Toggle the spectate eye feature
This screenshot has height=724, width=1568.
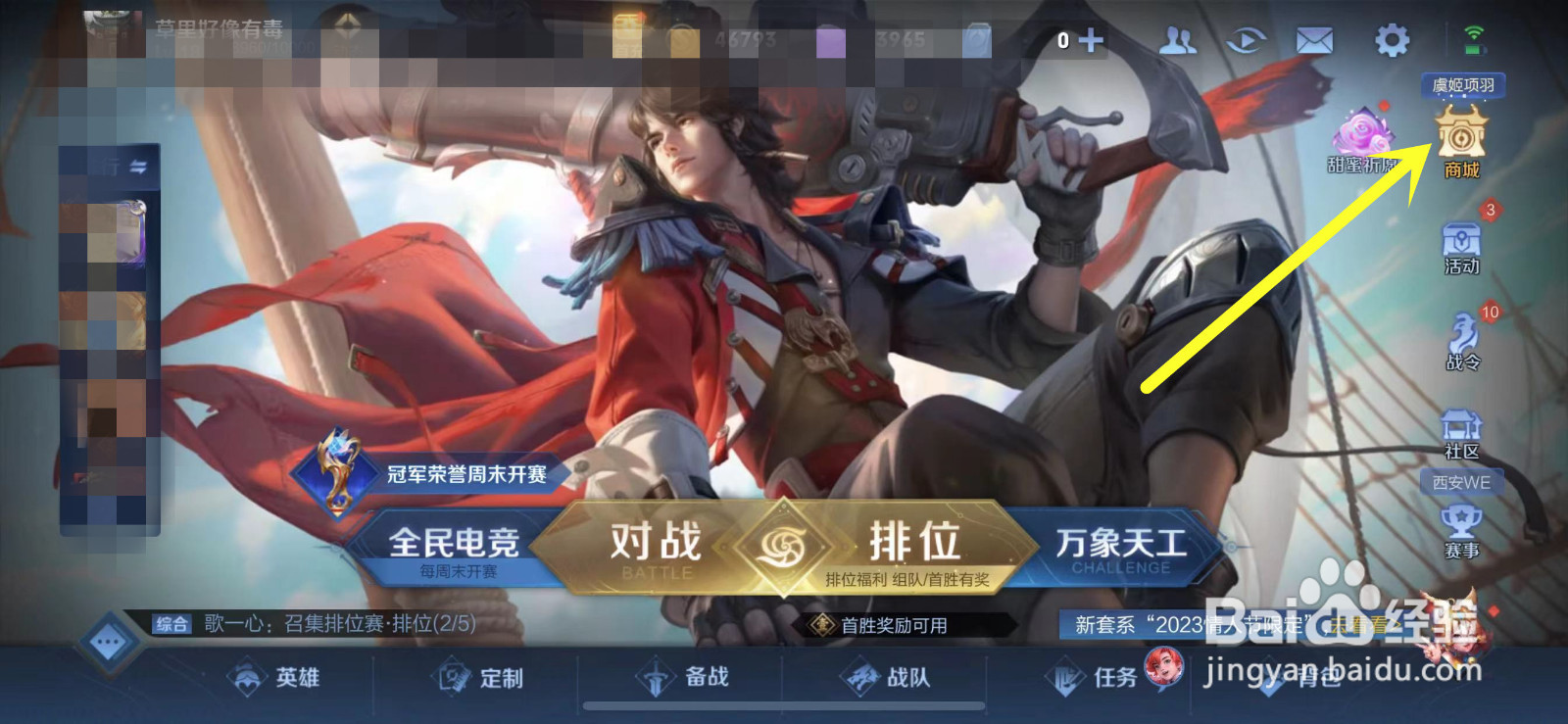pyautogui.click(x=1245, y=37)
